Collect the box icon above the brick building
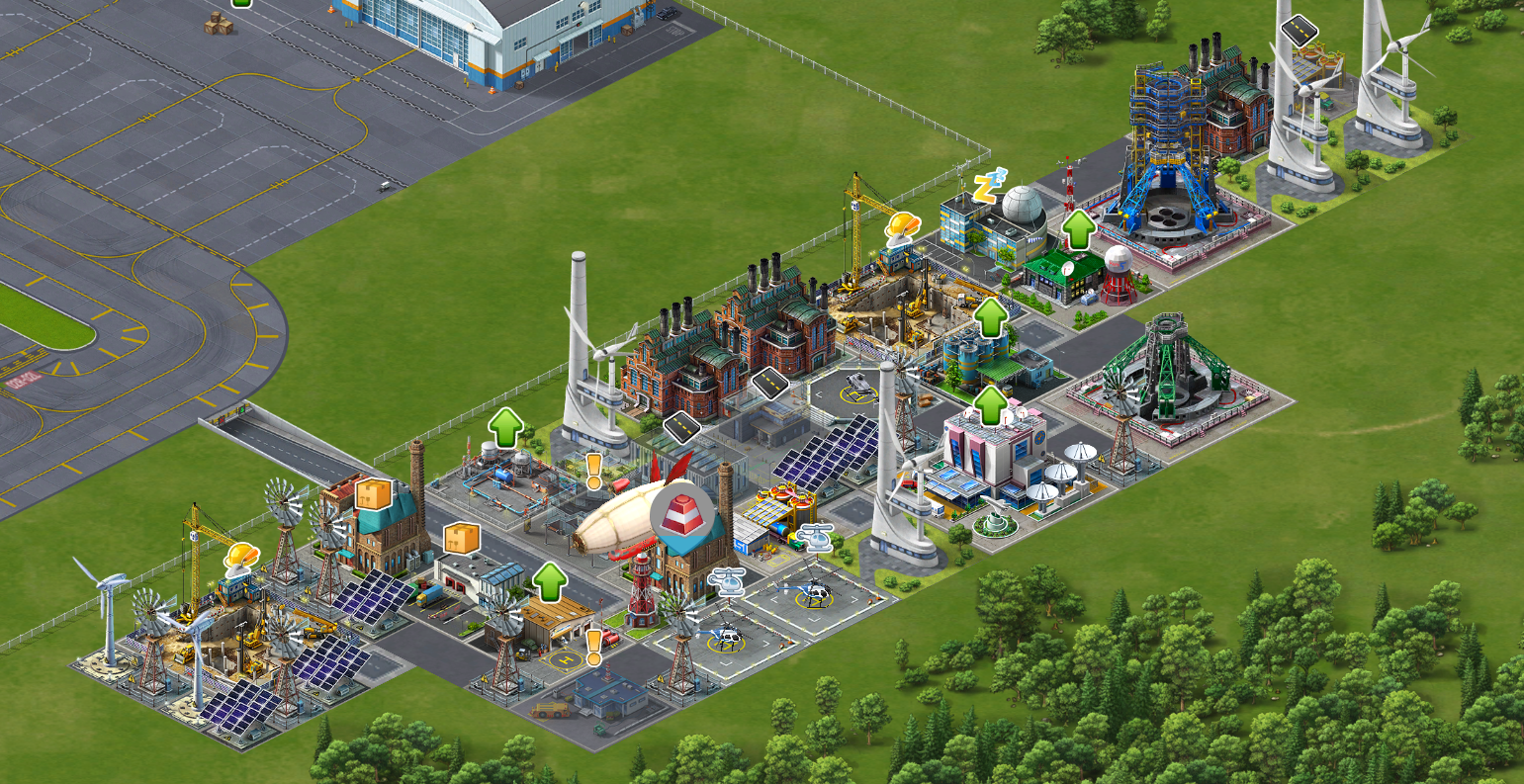Image resolution: width=1524 pixels, height=784 pixels. pos(374,493)
